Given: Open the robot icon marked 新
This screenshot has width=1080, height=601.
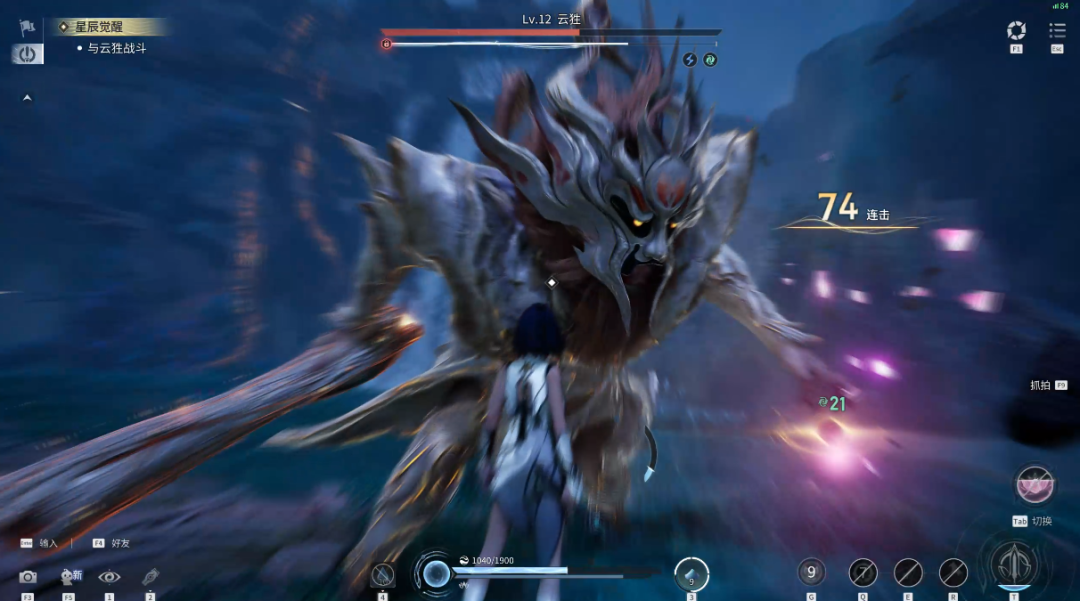Looking at the screenshot, I should click(69, 576).
